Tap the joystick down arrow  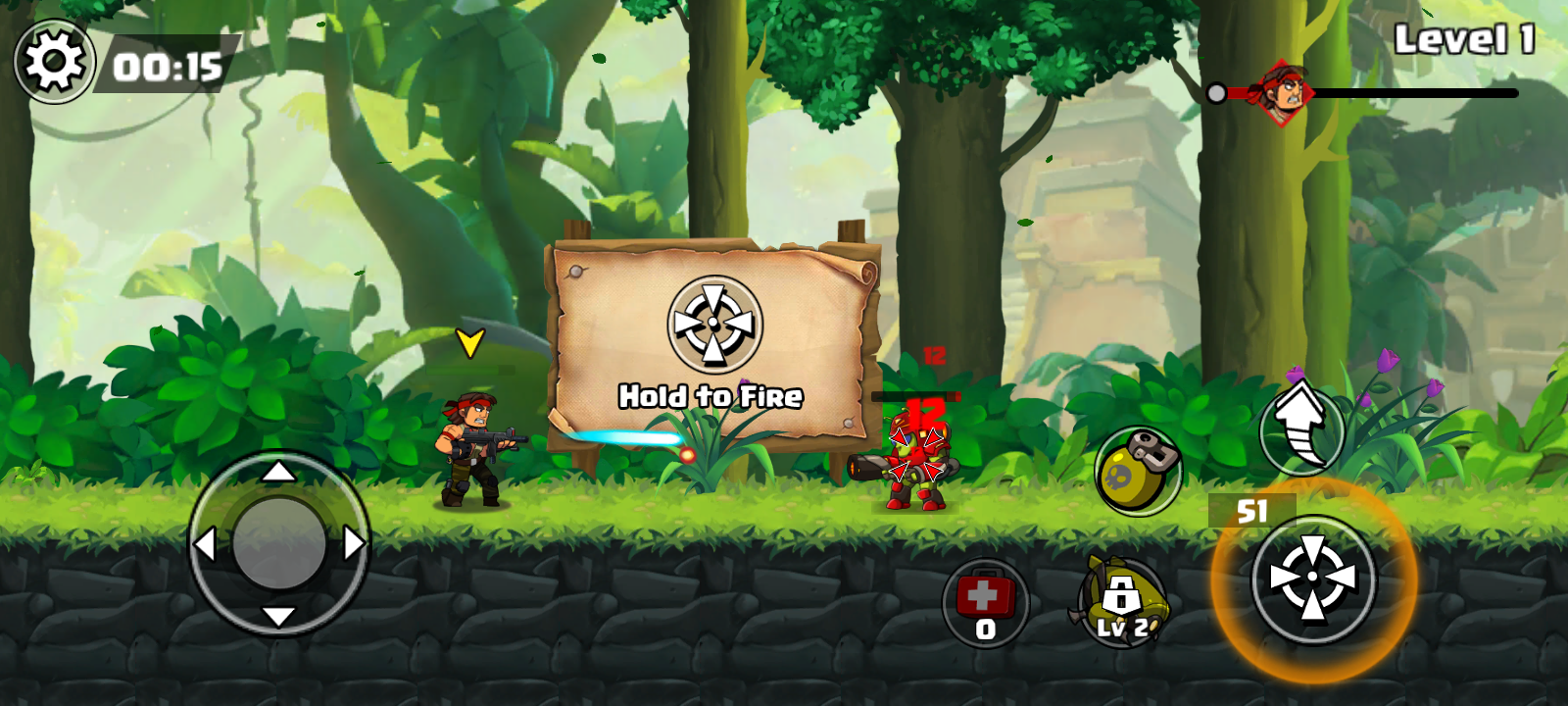tap(279, 616)
